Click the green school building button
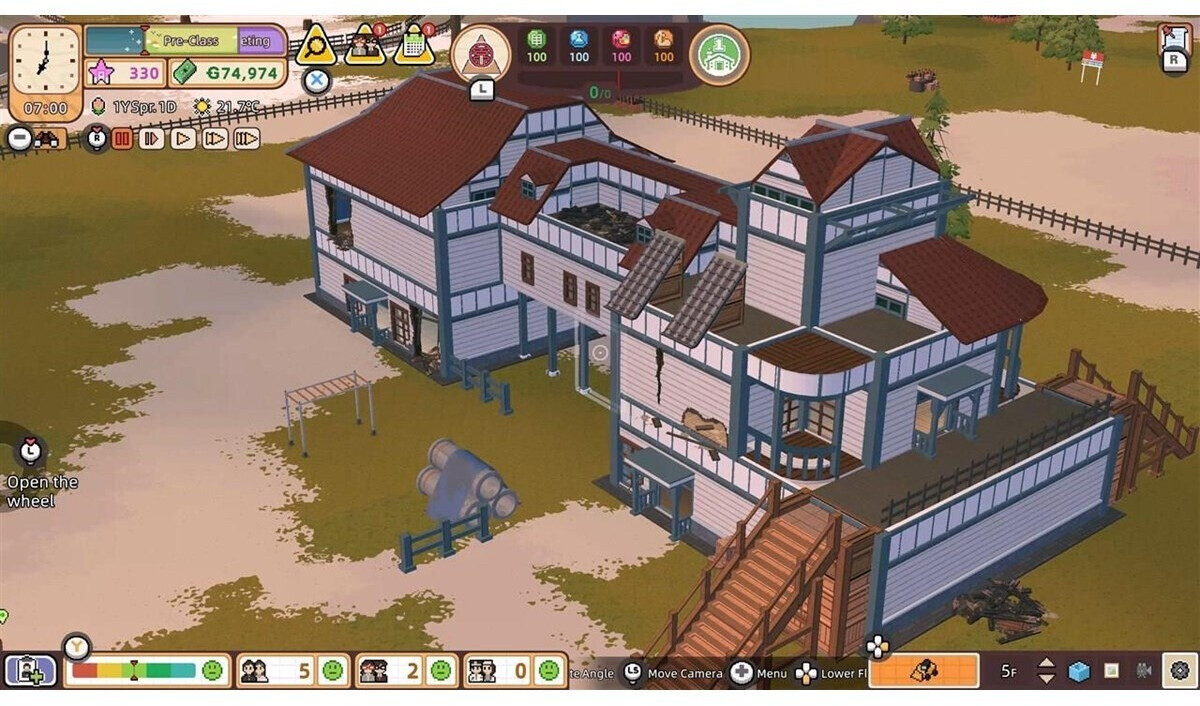 coord(719,54)
